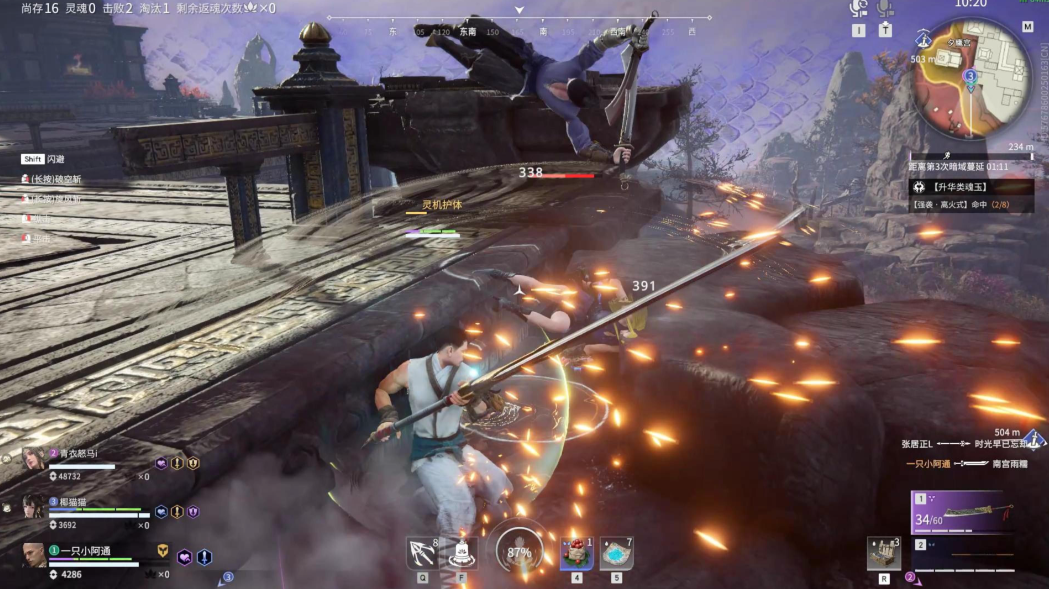The image size is (1049, 589).
Task: Toggle the voice chat speaker icon
Action: point(858,9)
